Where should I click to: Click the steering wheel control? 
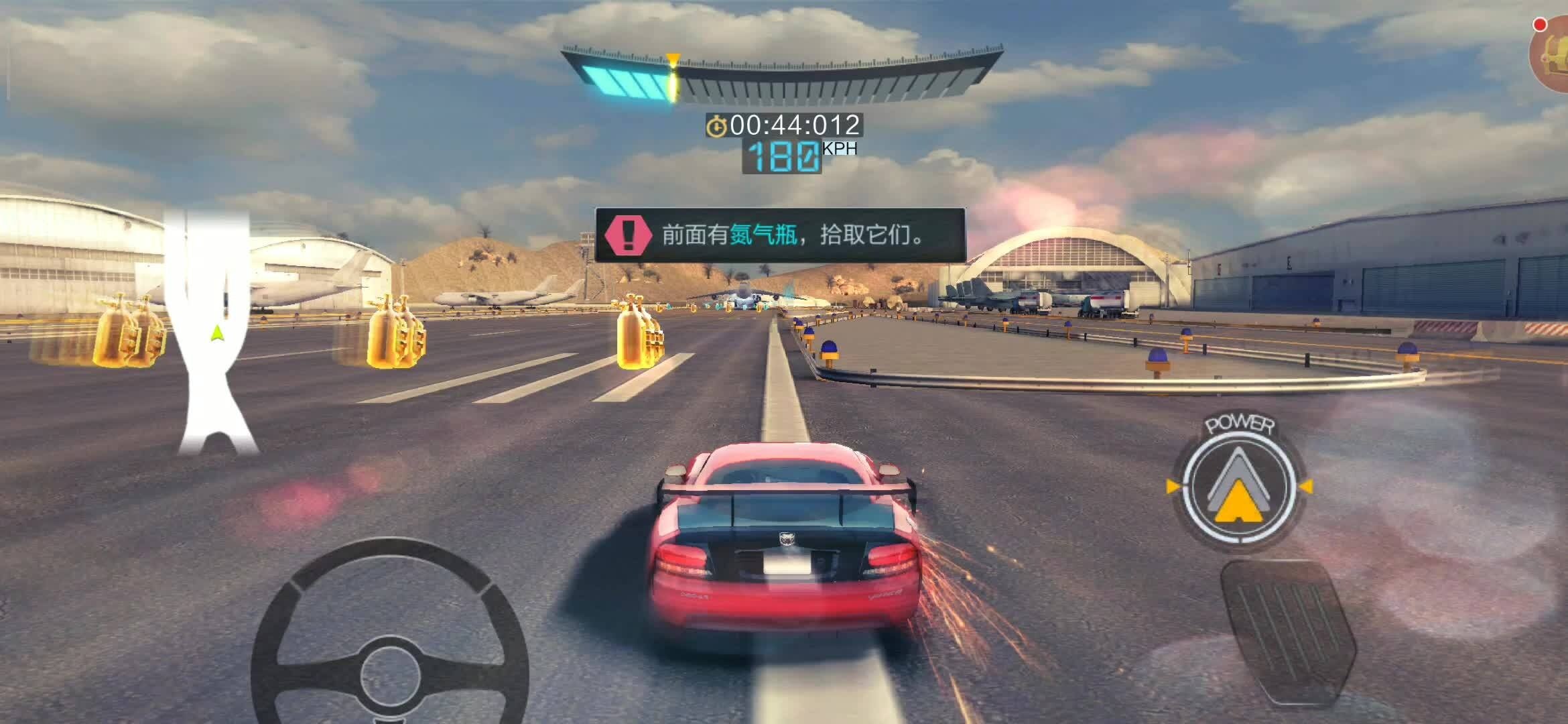coord(390,642)
